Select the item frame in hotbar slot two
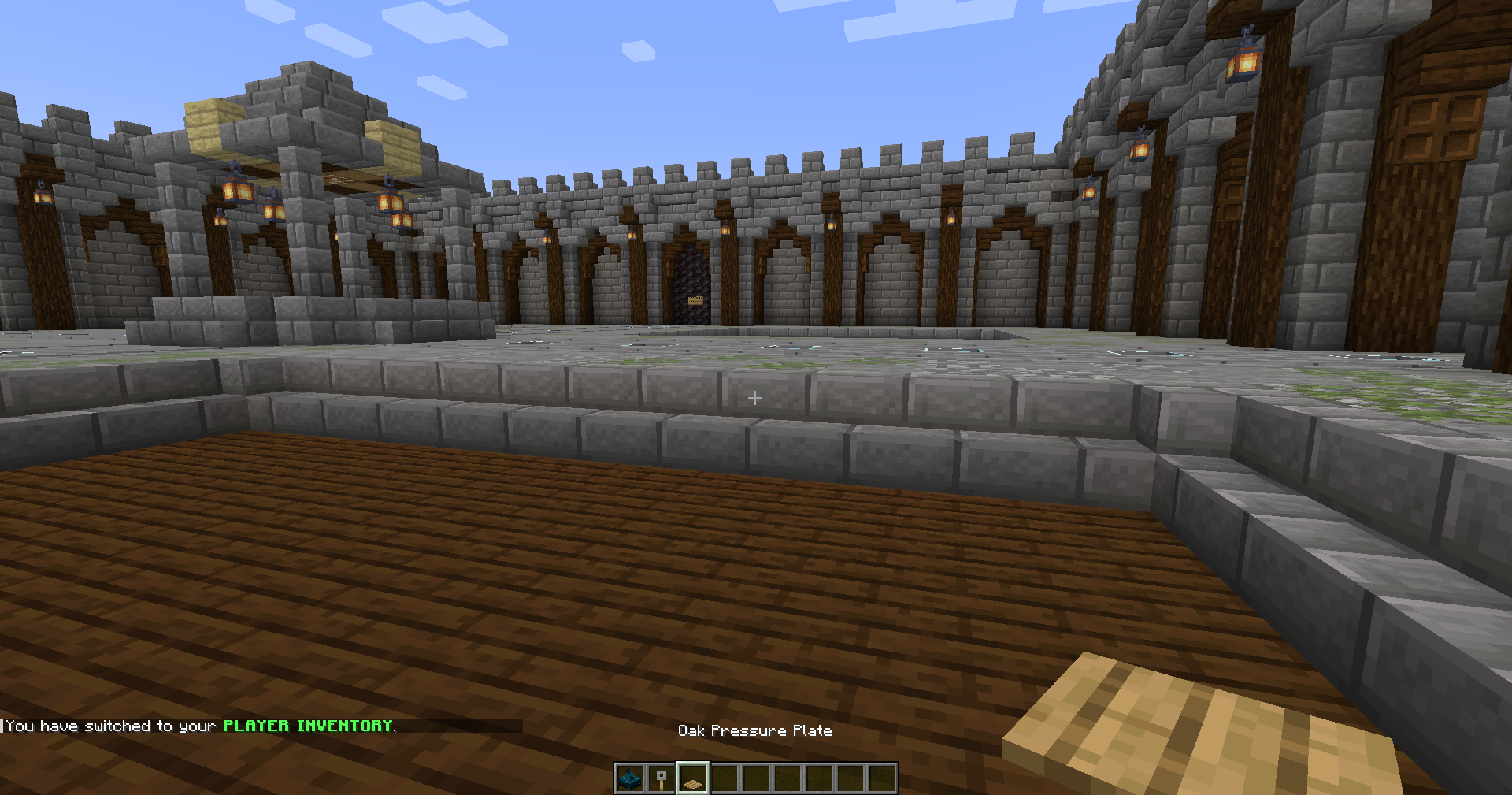The width and height of the screenshot is (1512, 795). tap(662, 778)
